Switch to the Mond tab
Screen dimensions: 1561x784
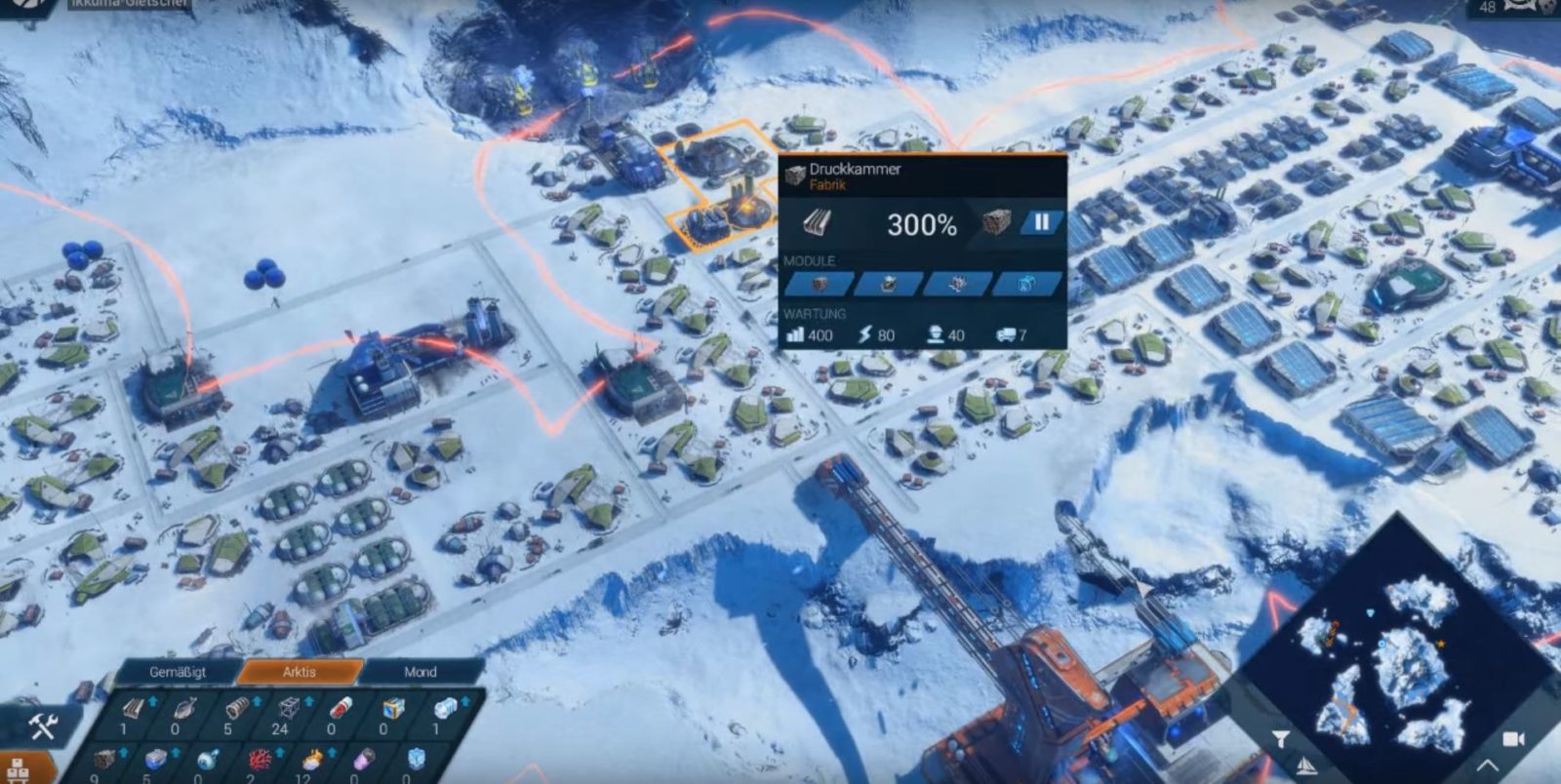(x=421, y=672)
